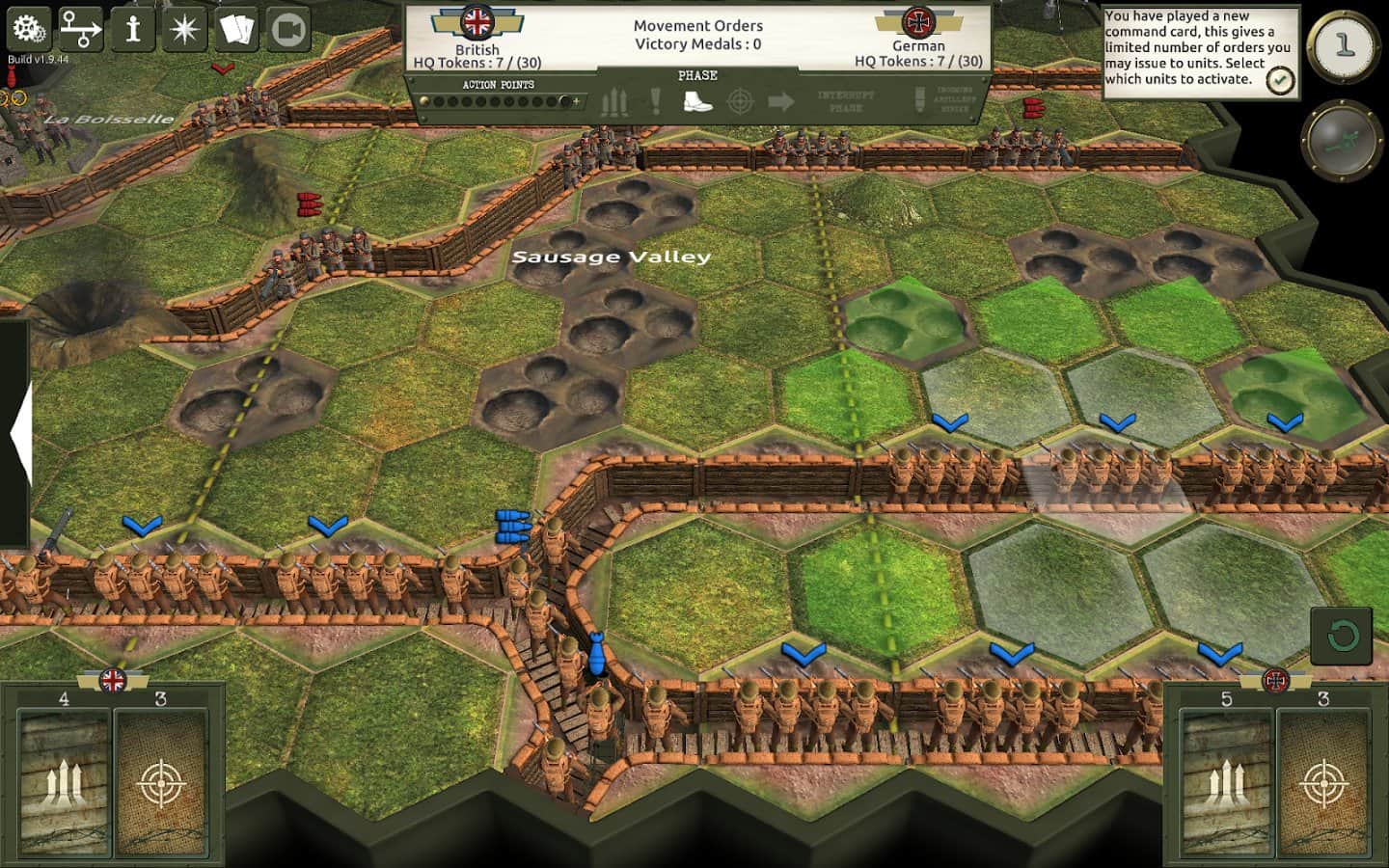
Task: Activate the grey gauge button
Action: pos(1342,141)
